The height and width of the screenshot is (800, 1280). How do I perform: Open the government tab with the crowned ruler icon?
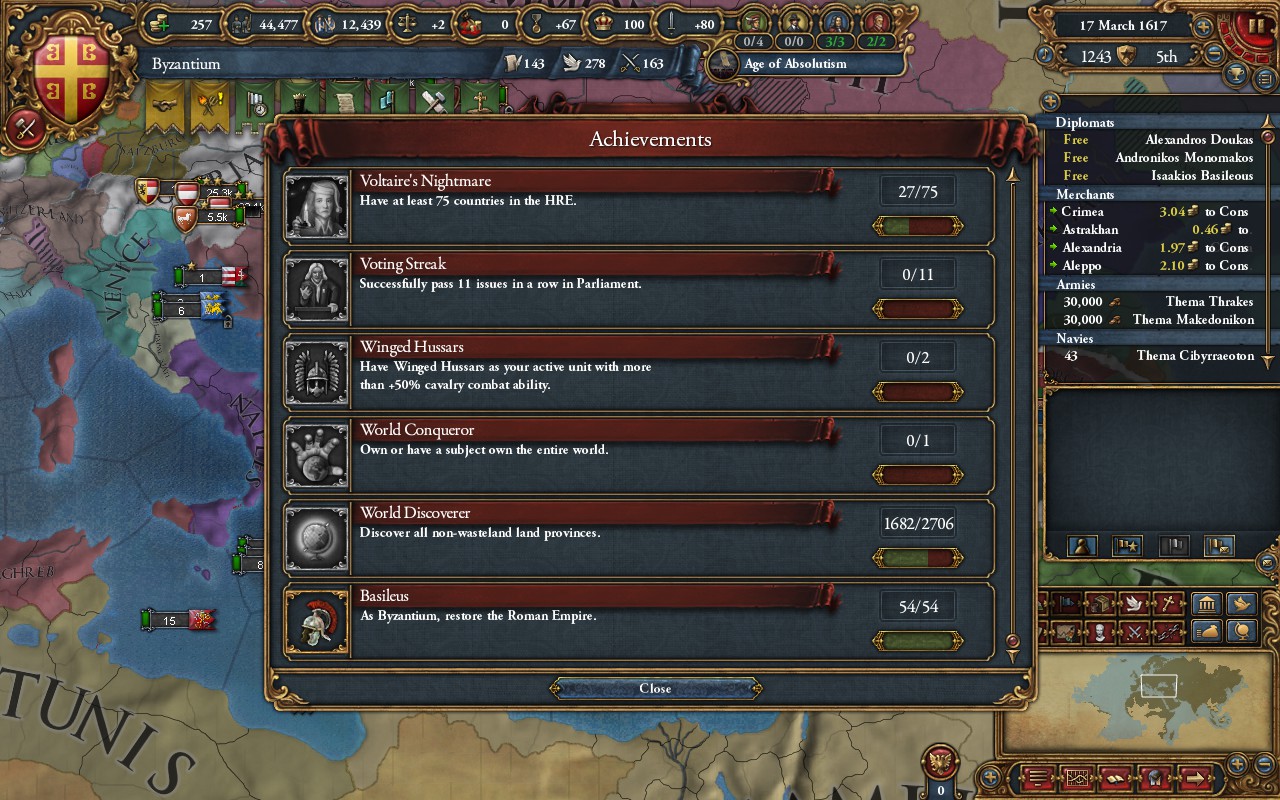coord(300,100)
